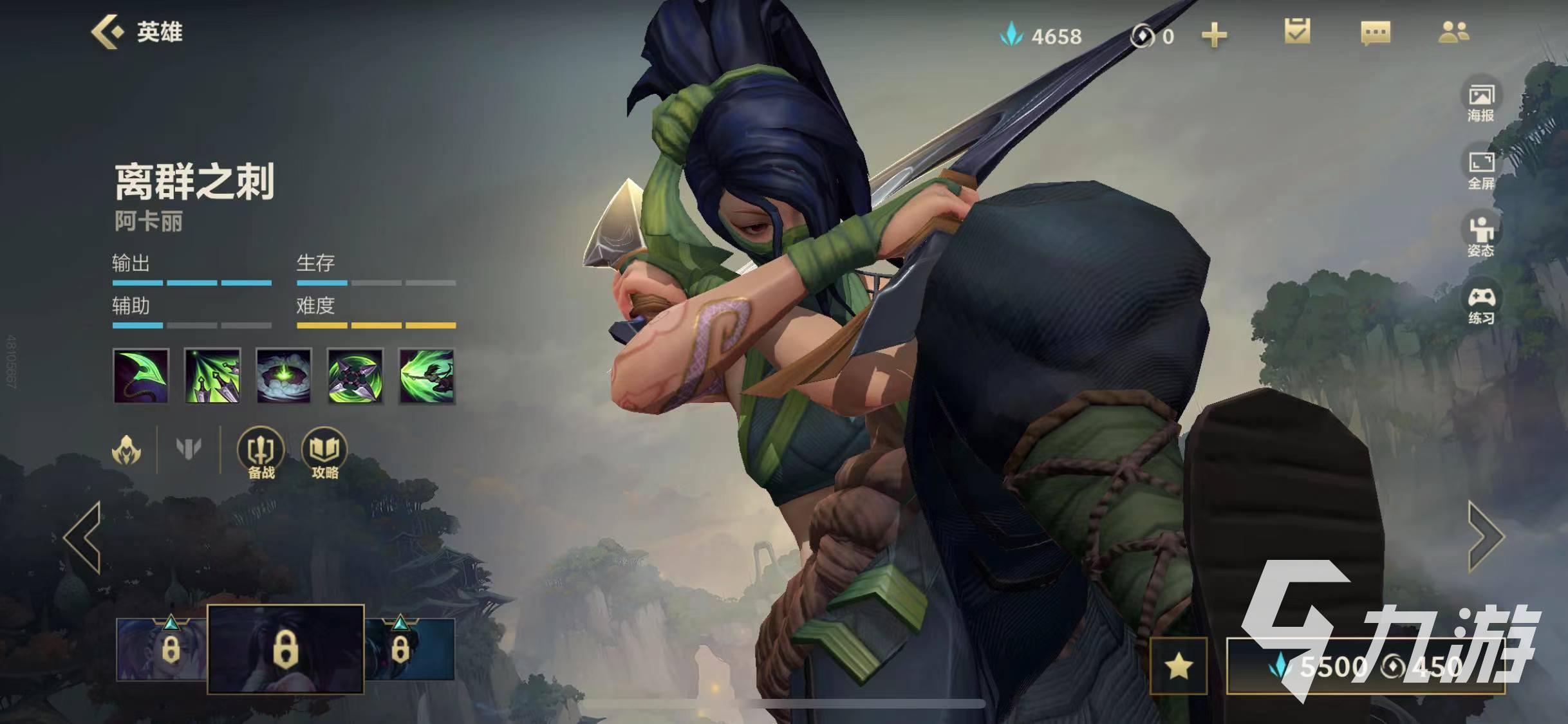Select the five-kunai fan ability icon
The width and height of the screenshot is (1568, 724).
[x=212, y=376]
